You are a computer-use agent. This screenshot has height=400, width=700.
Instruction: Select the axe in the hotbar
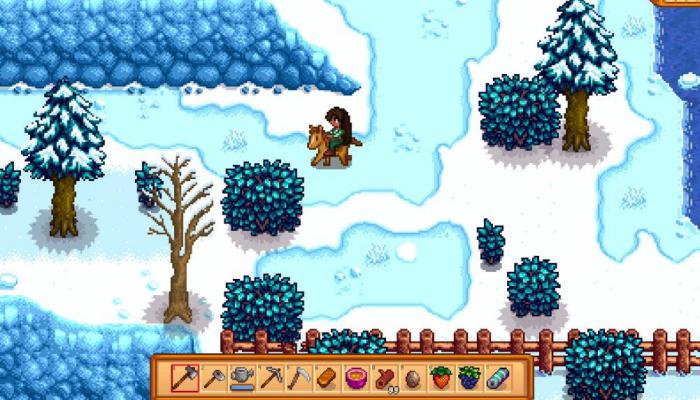click(184, 377)
